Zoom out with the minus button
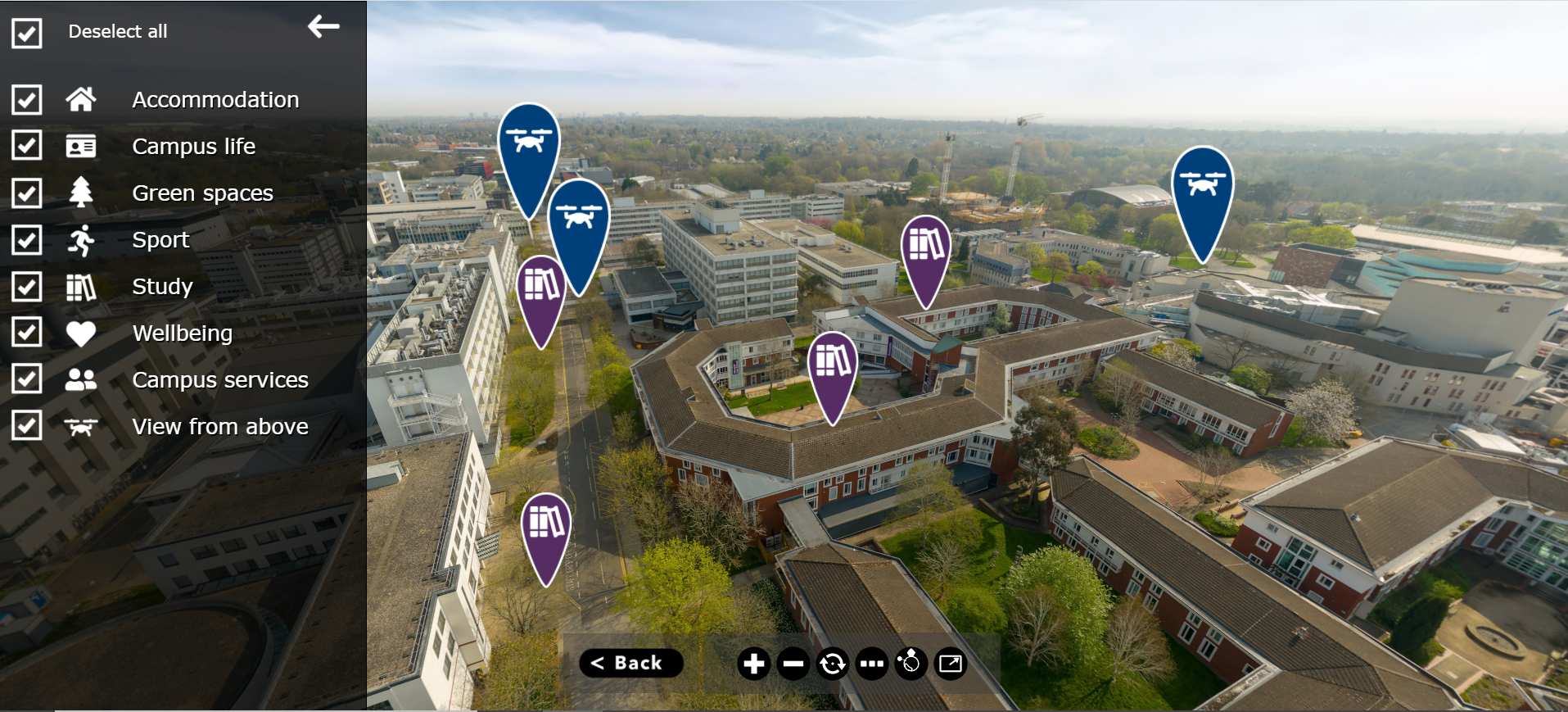This screenshot has width=1568, height=712. pyautogui.click(x=793, y=664)
